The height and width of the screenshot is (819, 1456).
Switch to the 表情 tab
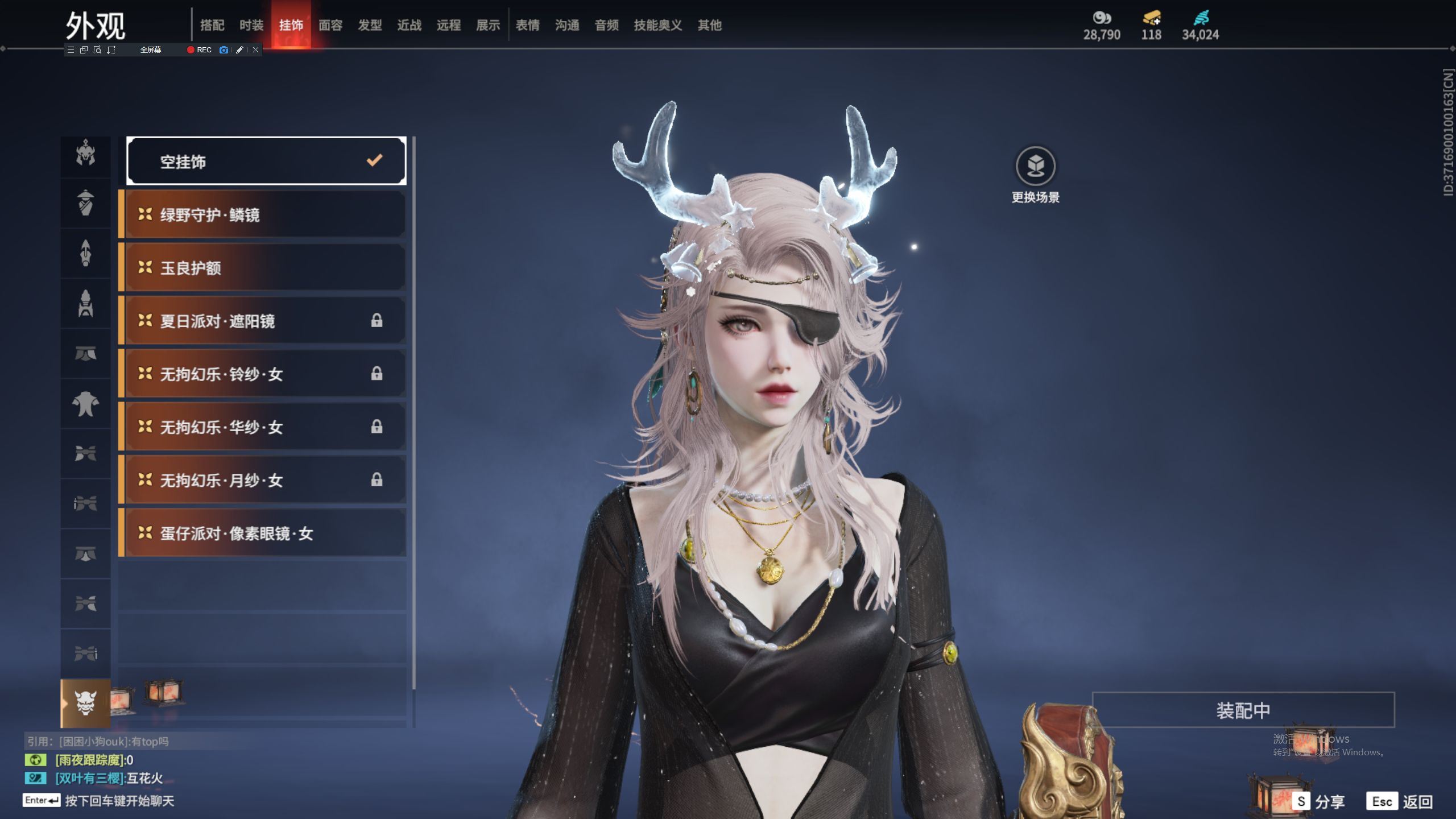pyautogui.click(x=527, y=25)
